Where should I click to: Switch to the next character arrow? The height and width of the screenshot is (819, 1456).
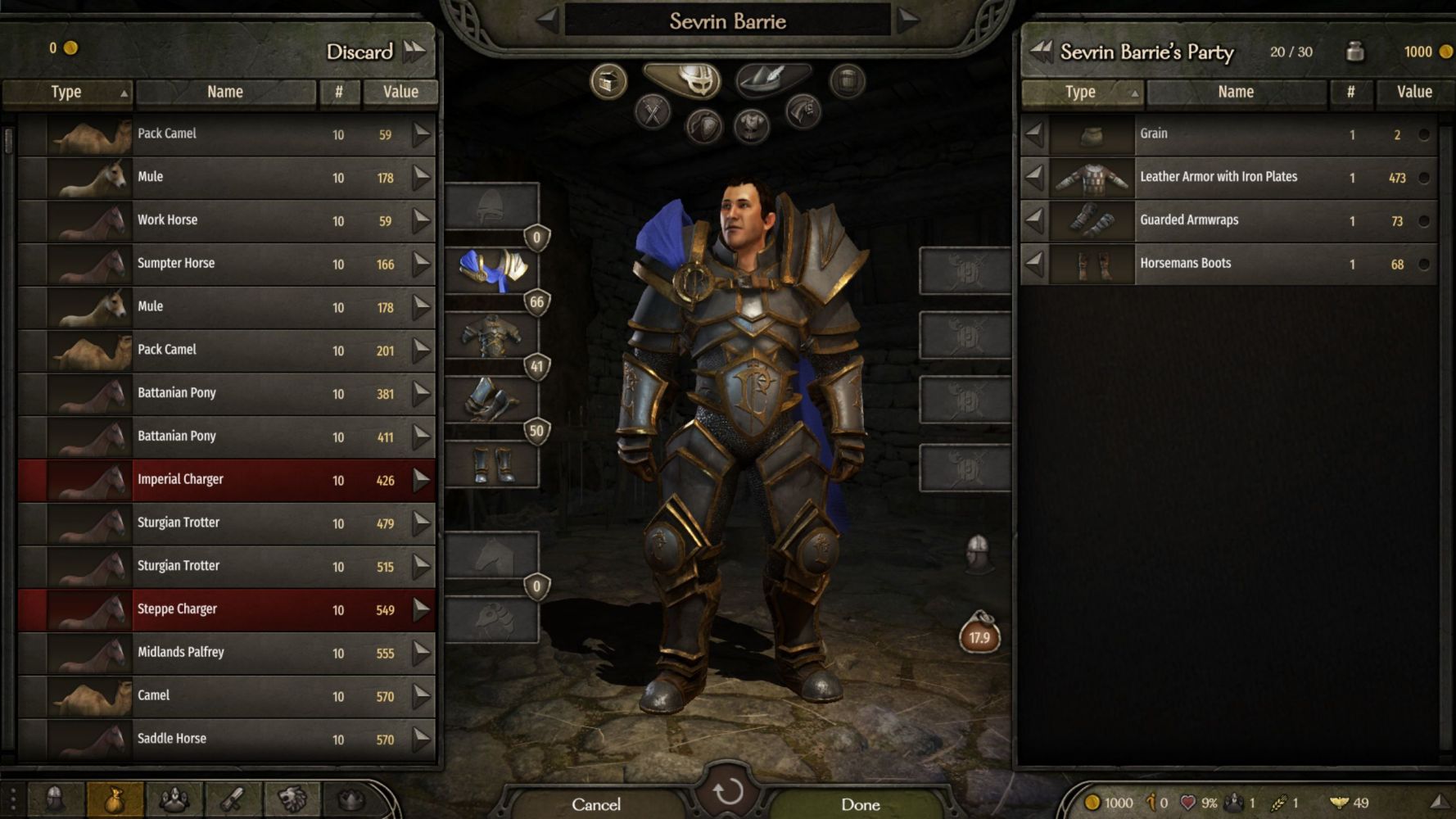[907, 20]
